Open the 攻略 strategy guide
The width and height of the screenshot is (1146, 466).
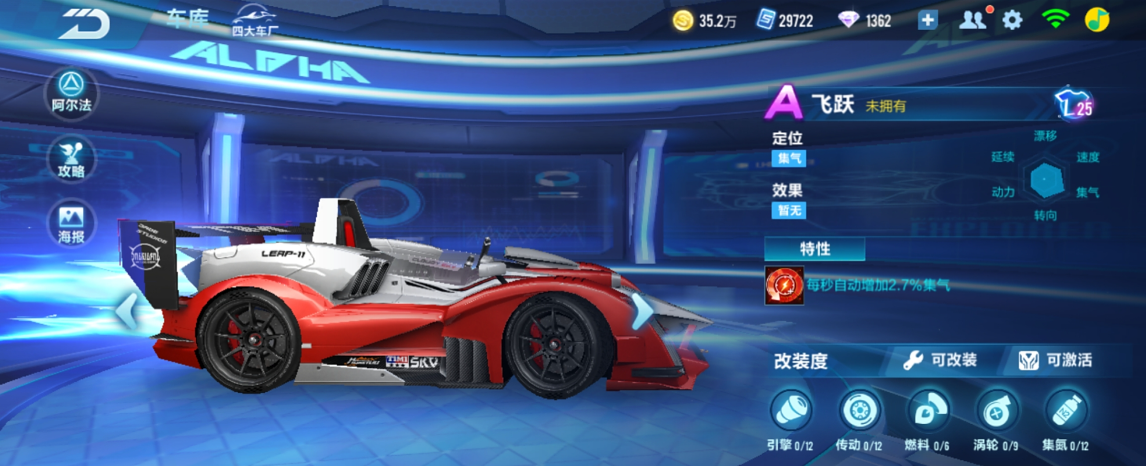71,159
